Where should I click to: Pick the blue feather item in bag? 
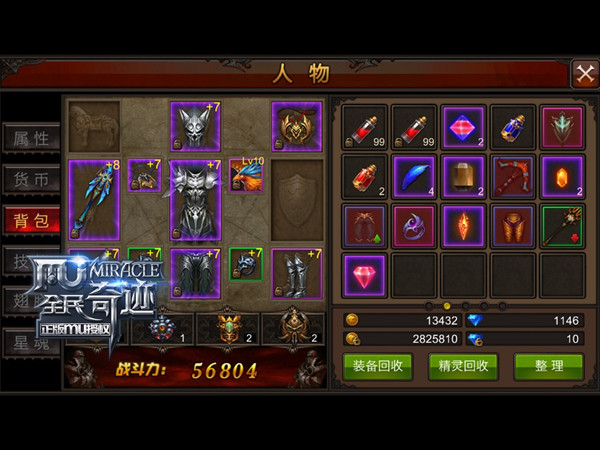pos(414,176)
